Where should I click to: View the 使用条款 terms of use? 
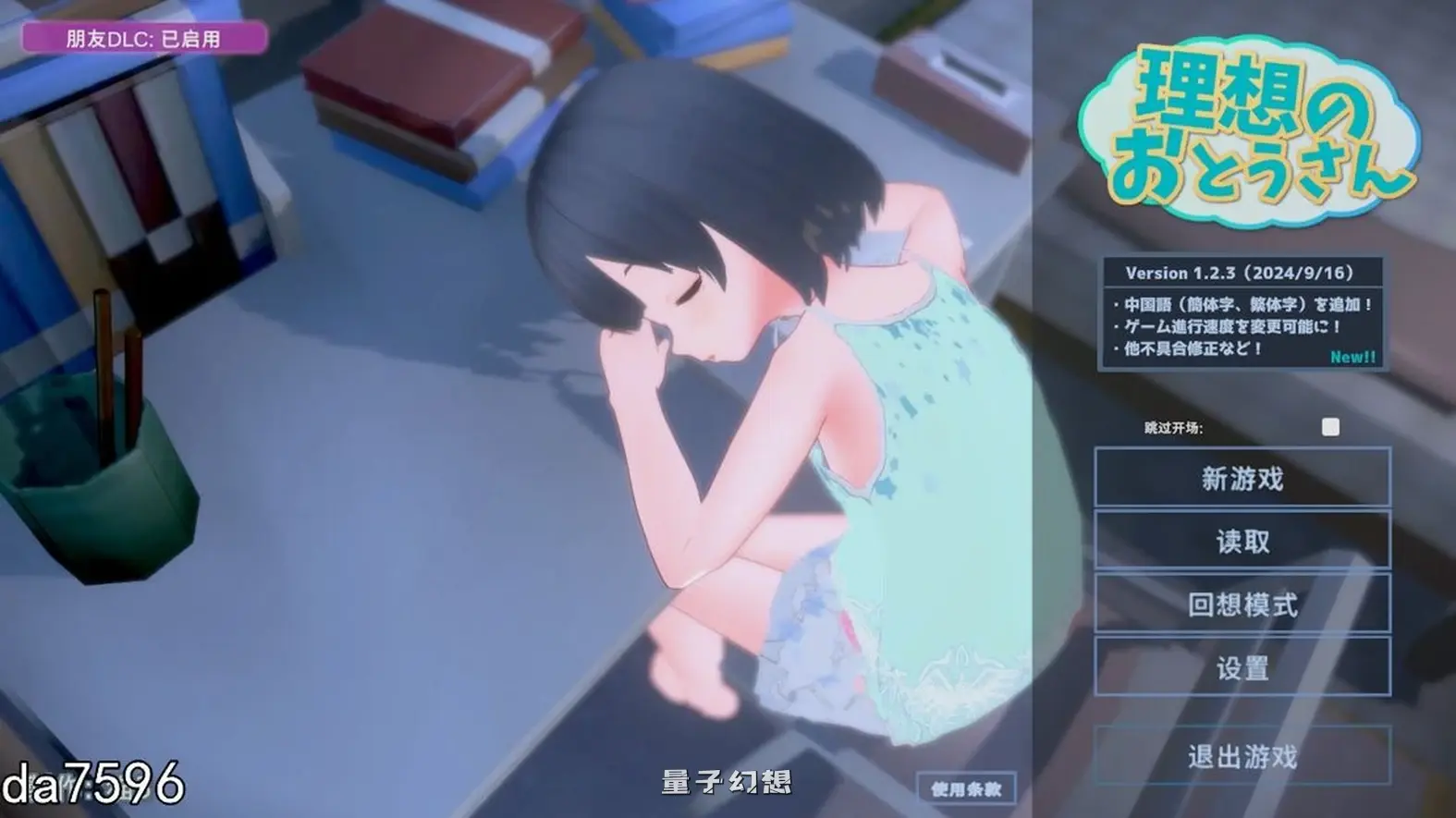click(967, 787)
